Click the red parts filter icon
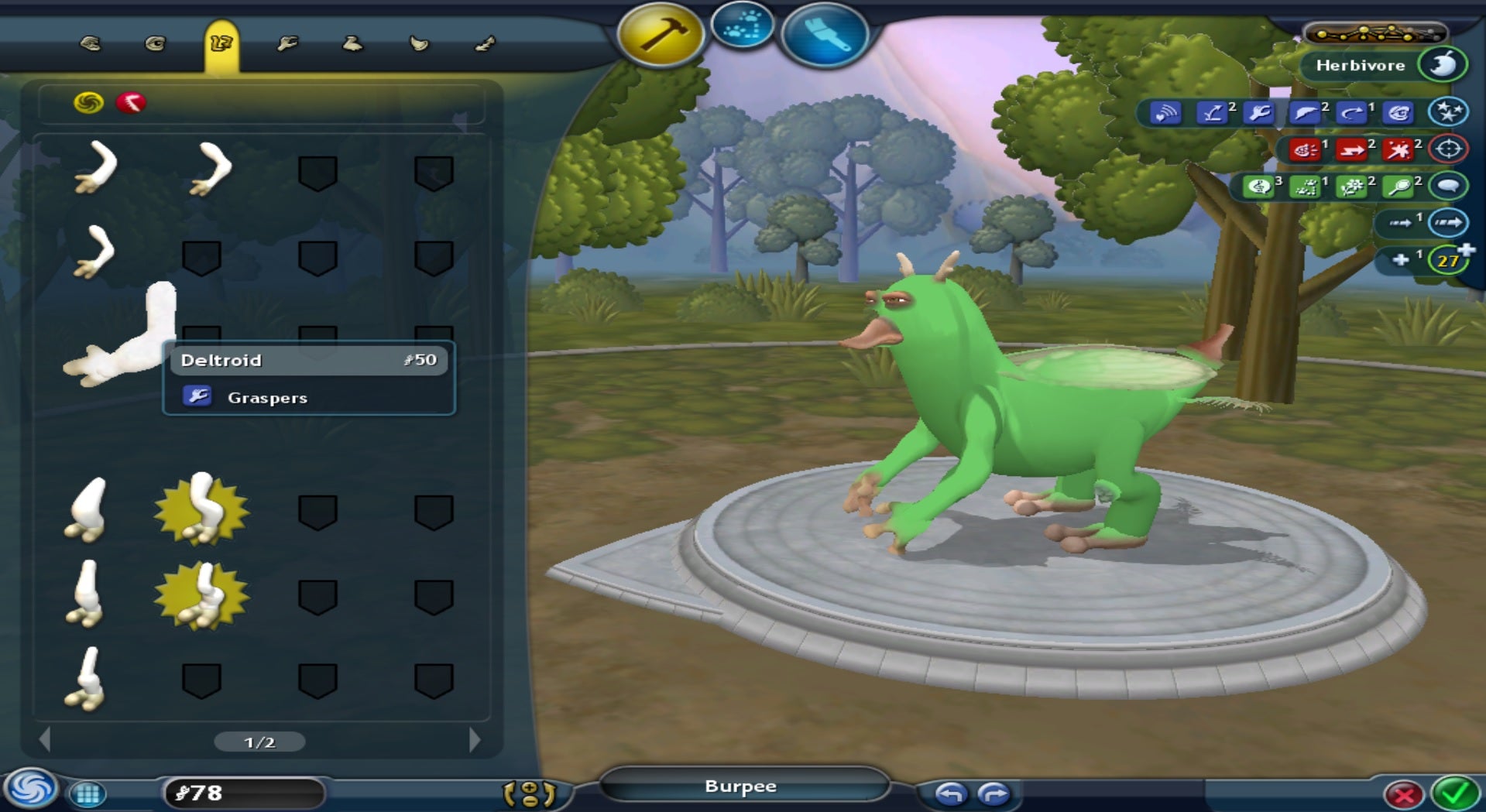Screen dimensions: 1486x812 coord(131,103)
